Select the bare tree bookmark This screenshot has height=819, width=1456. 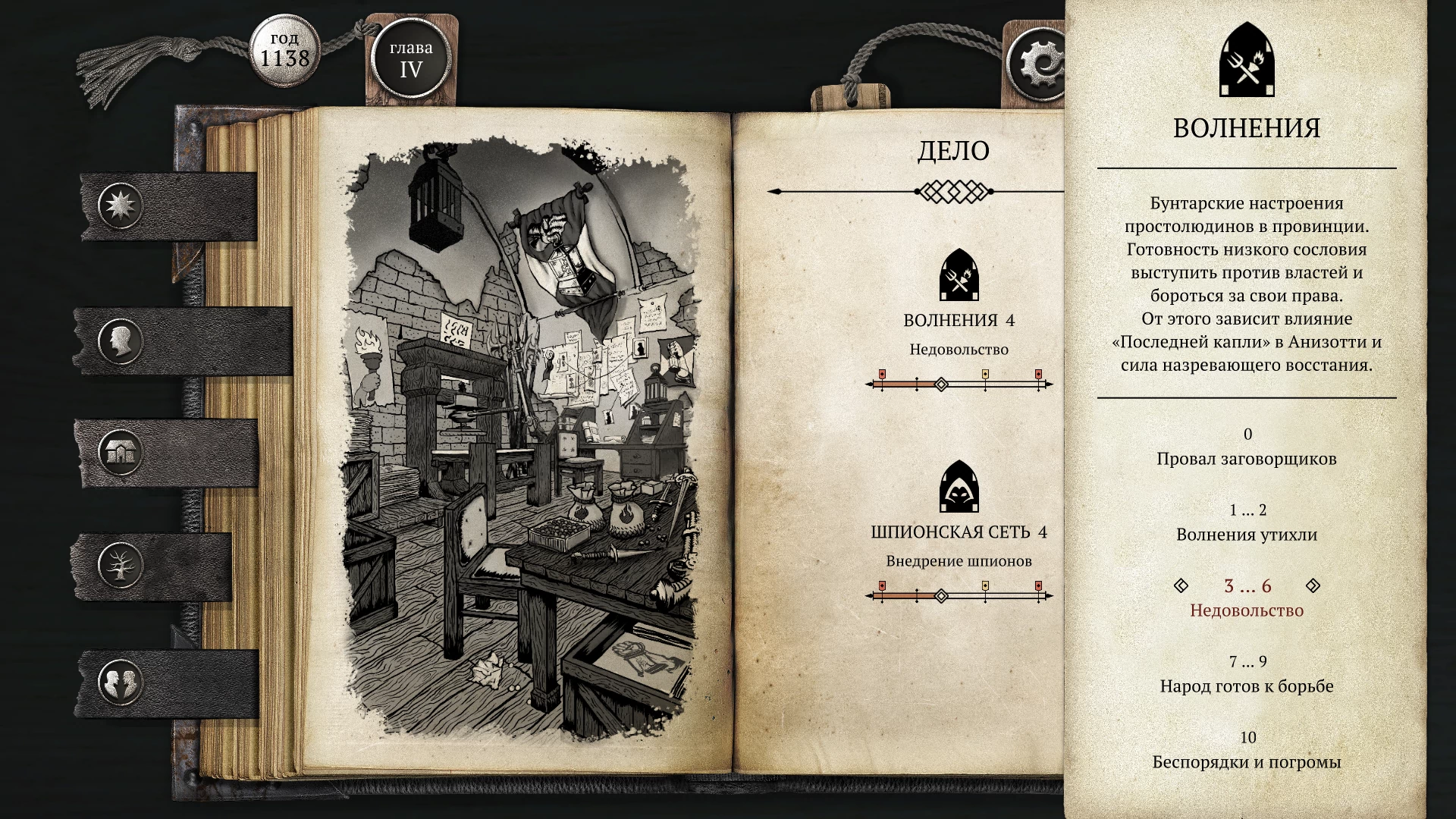(x=121, y=565)
